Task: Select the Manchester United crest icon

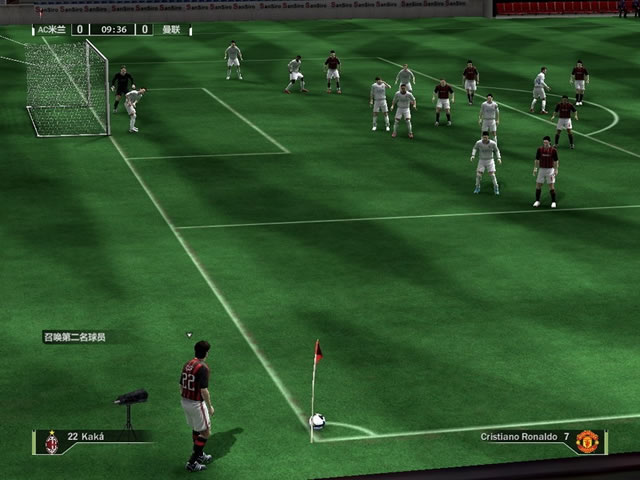Action: click(x=587, y=441)
